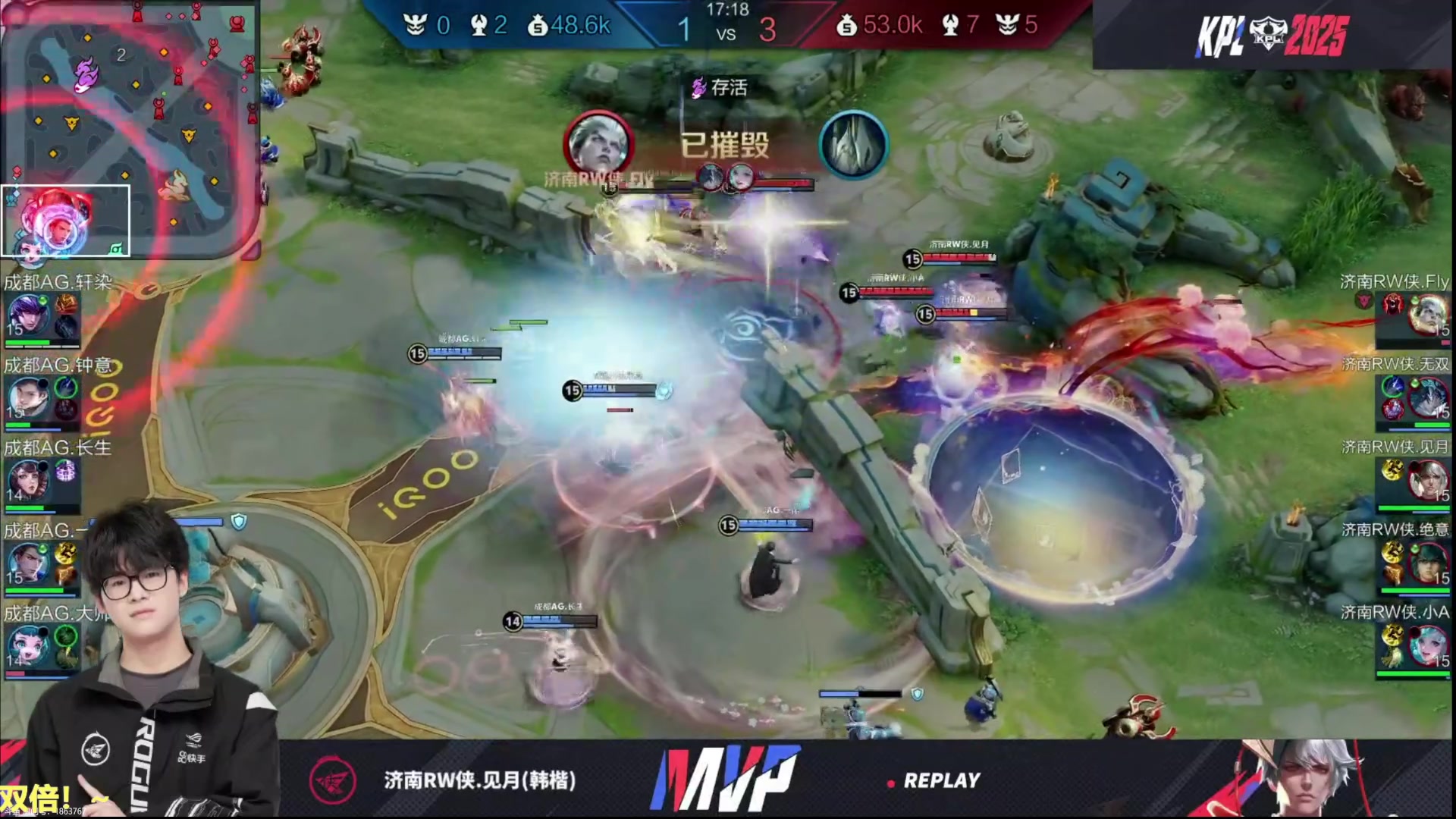Image resolution: width=1456 pixels, height=819 pixels.
Task: Select 成都AG.钟意 hero portrait
Action: tap(29, 397)
